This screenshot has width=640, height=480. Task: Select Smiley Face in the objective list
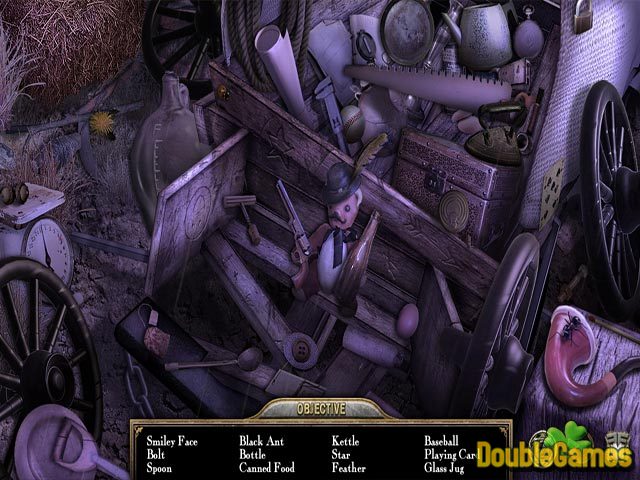174,439
